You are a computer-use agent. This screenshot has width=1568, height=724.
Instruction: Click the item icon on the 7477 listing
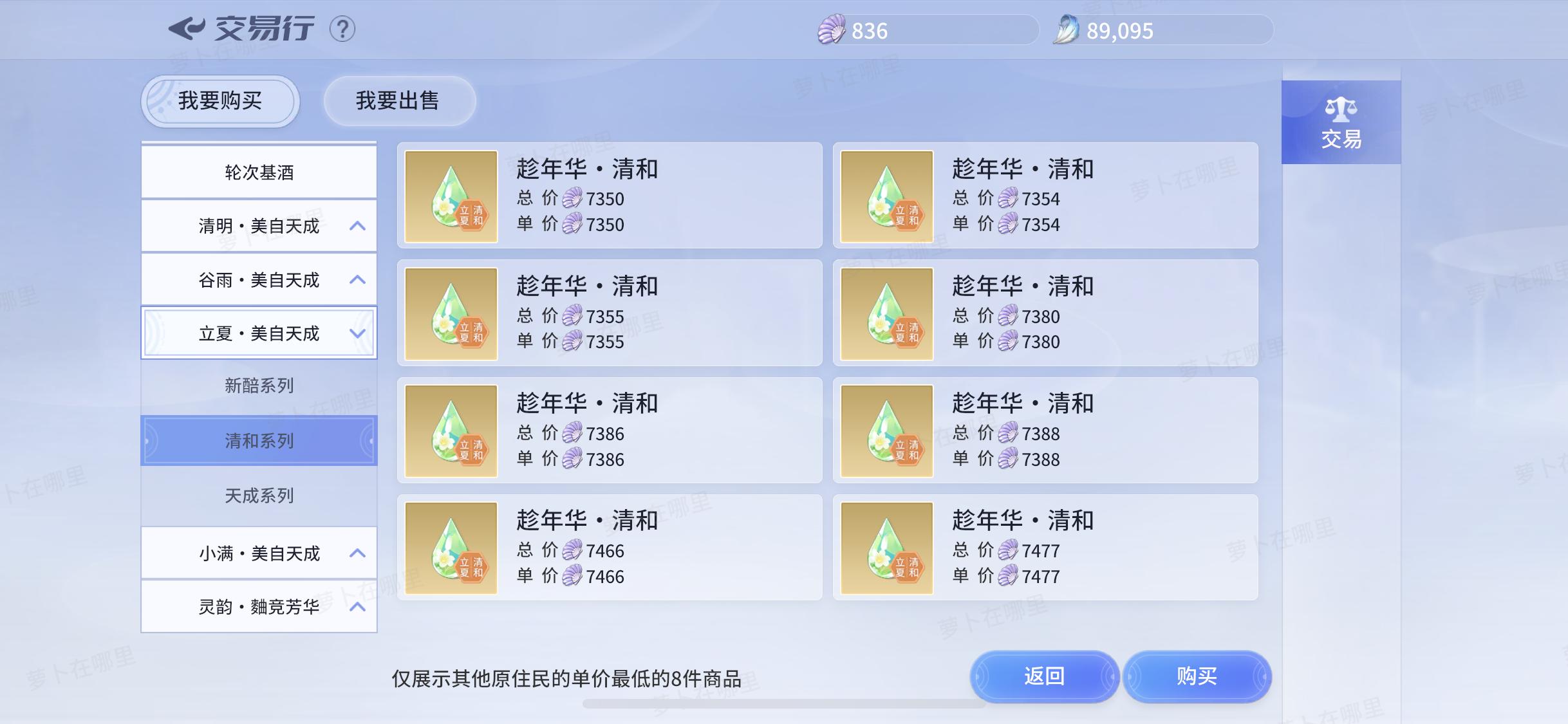click(x=886, y=548)
